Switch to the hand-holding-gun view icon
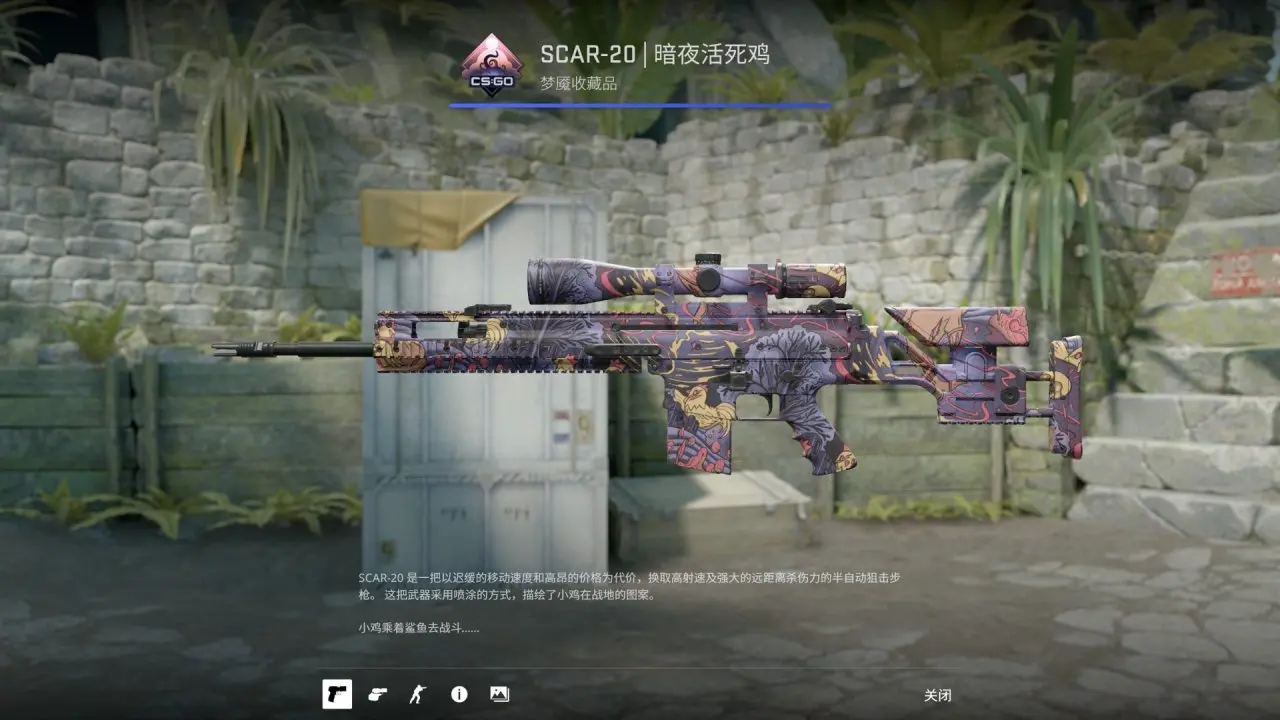The width and height of the screenshot is (1280, 720). [x=377, y=694]
